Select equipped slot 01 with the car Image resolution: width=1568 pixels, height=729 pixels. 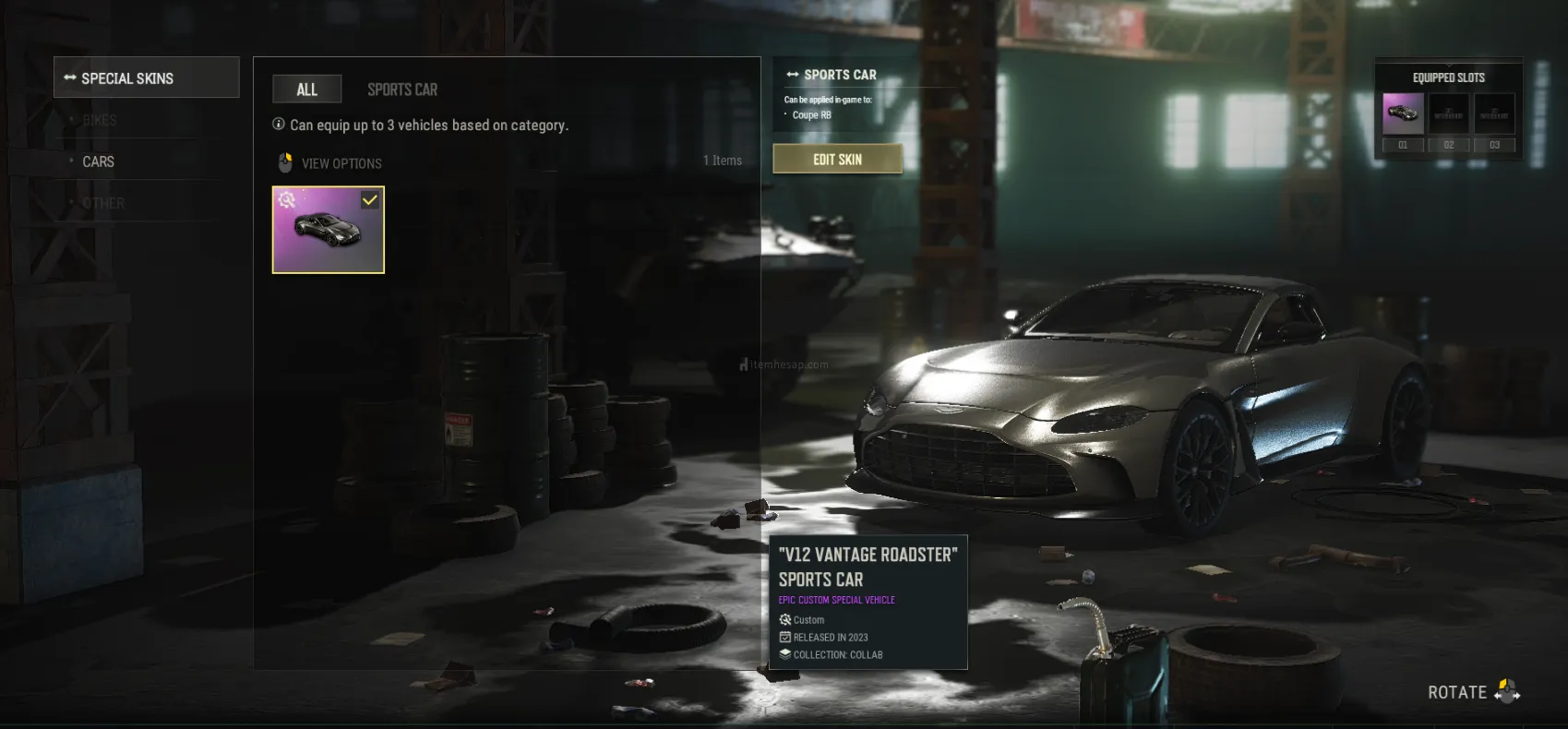tap(1403, 114)
